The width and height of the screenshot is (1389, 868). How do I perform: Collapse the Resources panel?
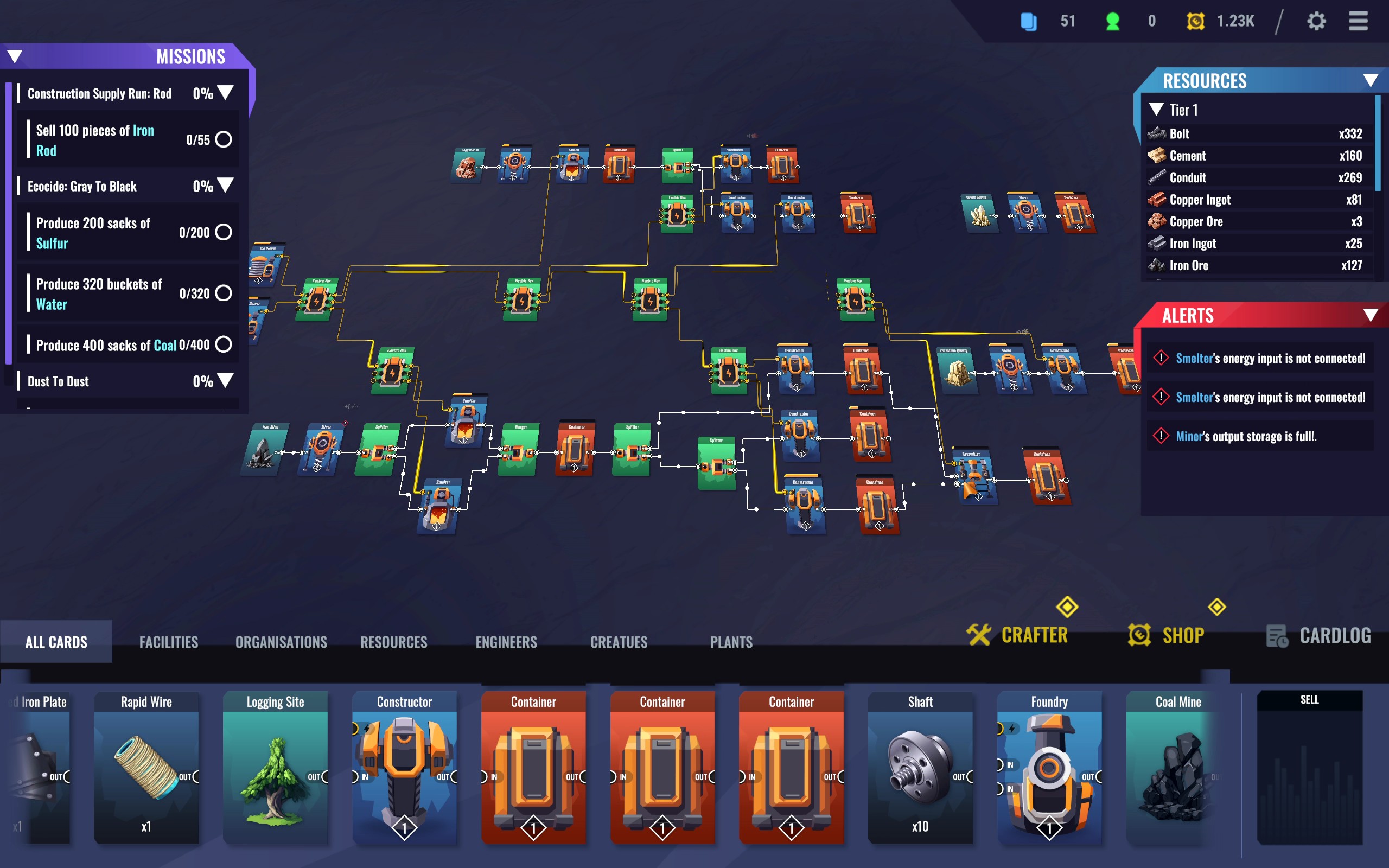[x=1371, y=80]
